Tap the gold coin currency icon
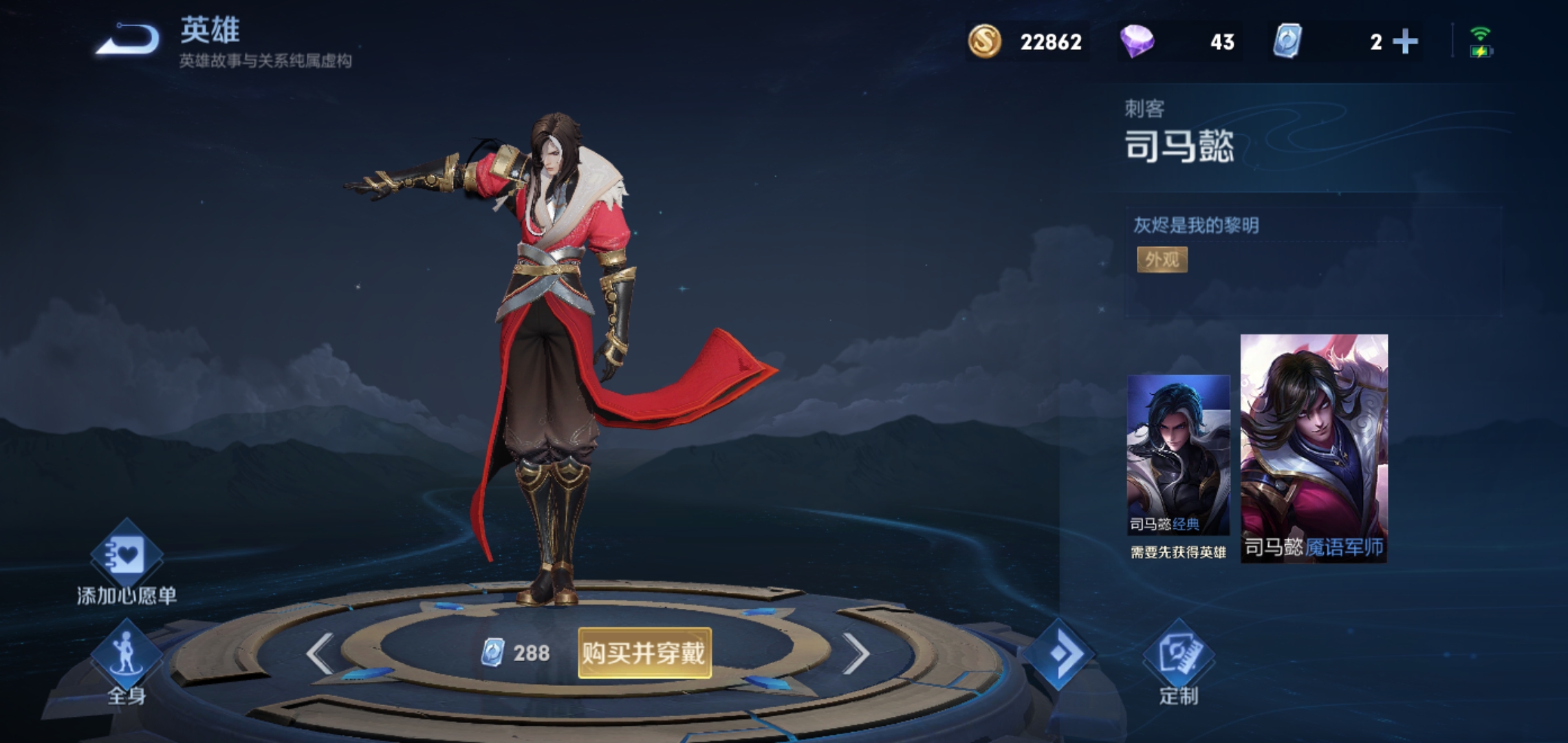The image size is (1568, 743). pyautogui.click(x=985, y=41)
